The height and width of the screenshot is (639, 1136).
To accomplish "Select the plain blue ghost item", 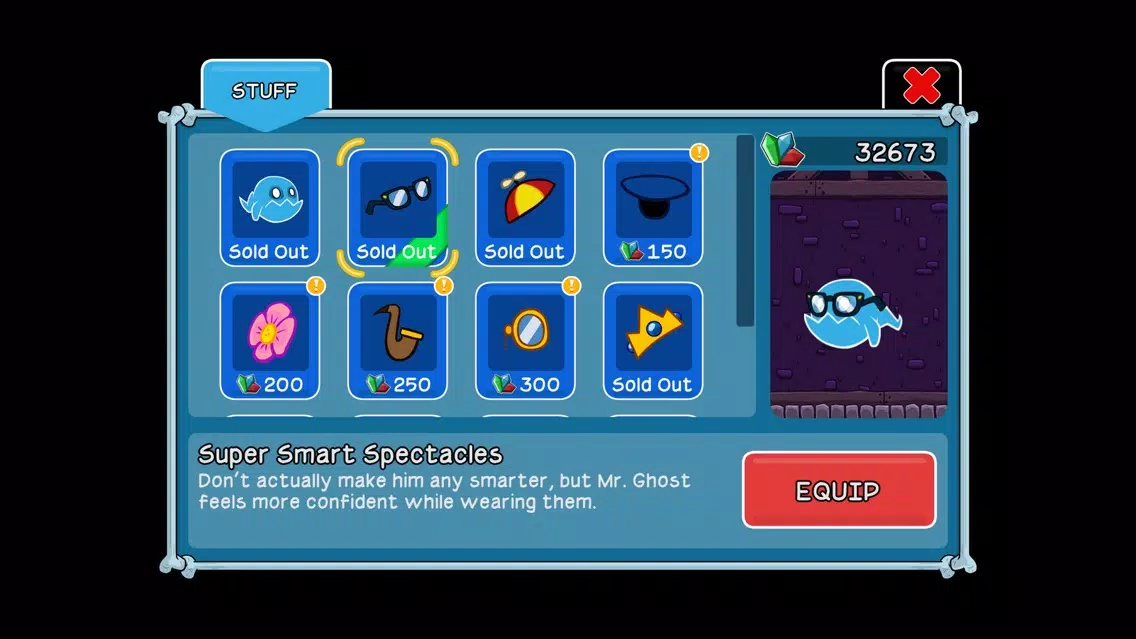I will pos(269,207).
